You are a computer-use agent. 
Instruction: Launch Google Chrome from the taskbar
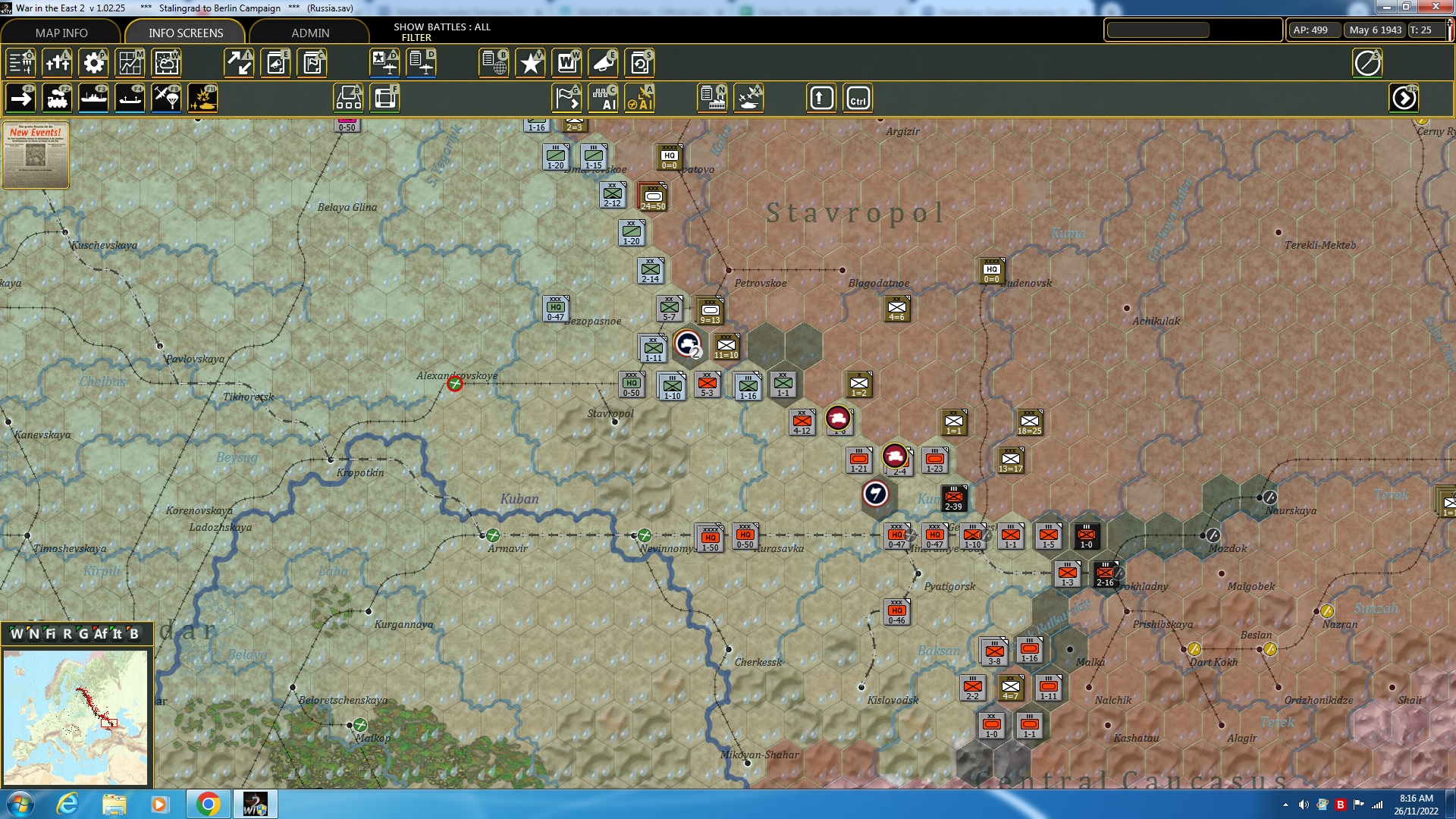[x=209, y=803]
